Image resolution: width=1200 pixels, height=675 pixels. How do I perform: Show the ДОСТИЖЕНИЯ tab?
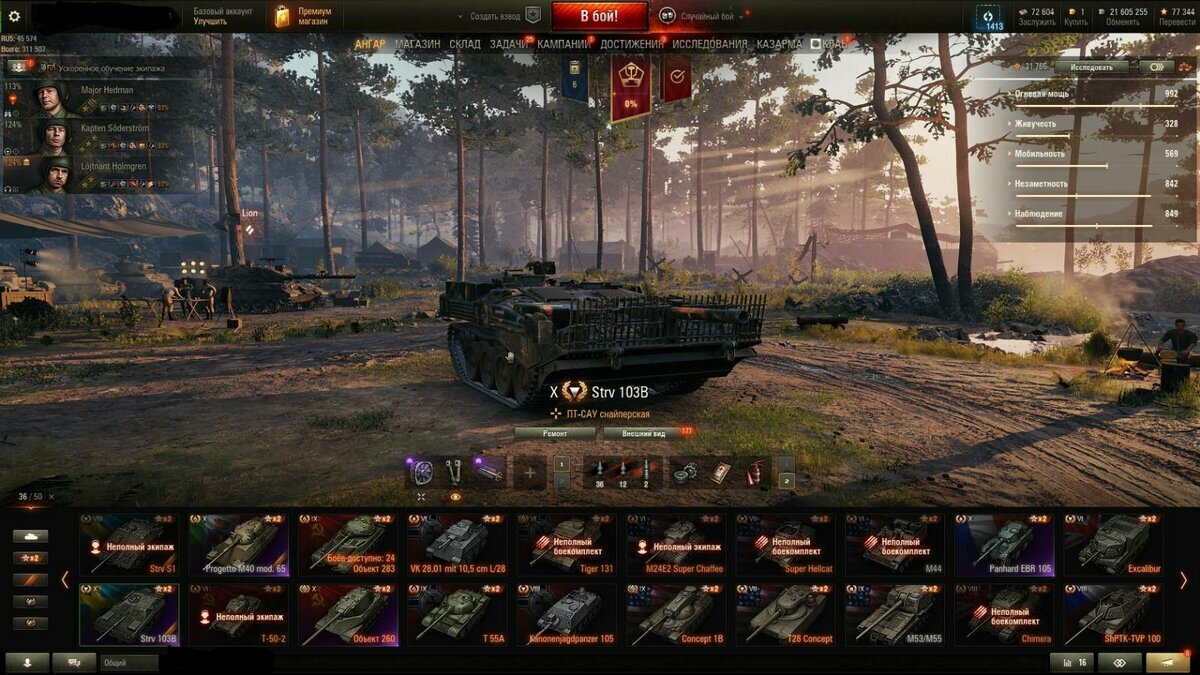point(632,44)
